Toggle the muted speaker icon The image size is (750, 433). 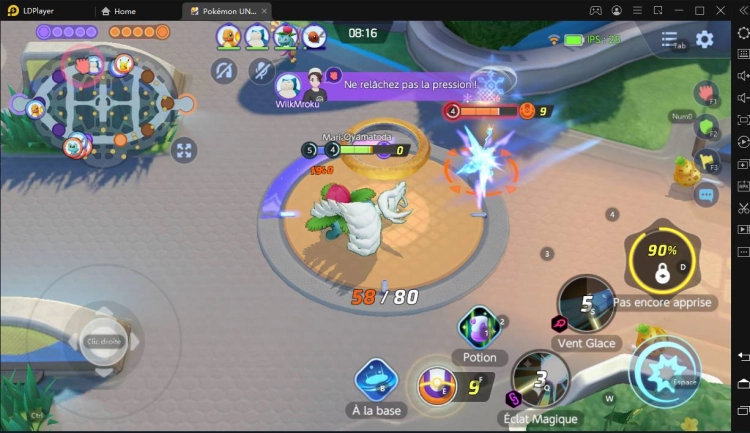224,70
